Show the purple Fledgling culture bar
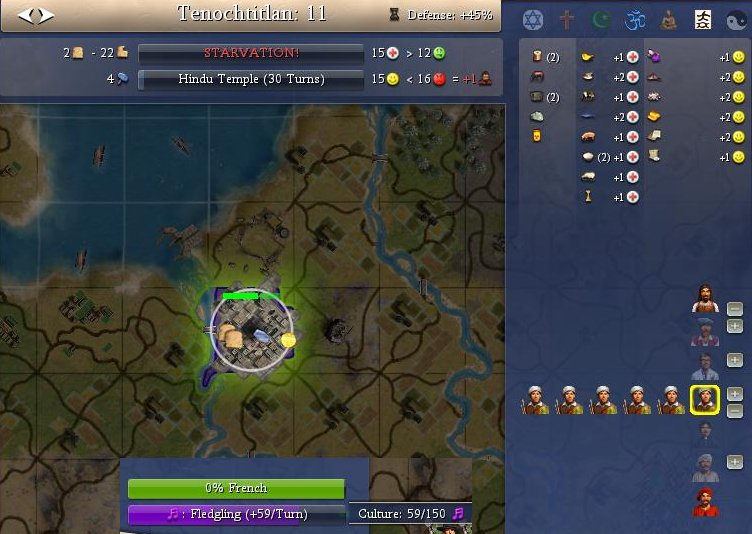Screen dimensions: 752x534 (236, 514)
